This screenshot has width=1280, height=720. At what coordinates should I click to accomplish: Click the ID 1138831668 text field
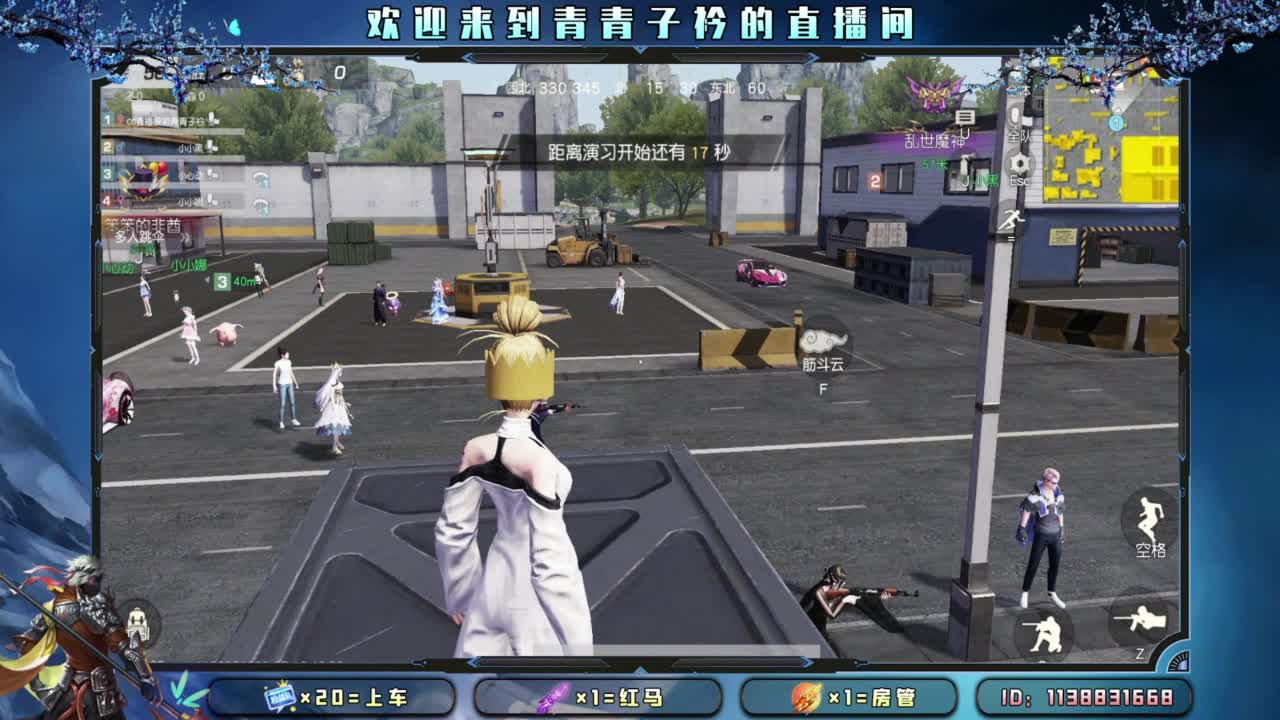1090,696
